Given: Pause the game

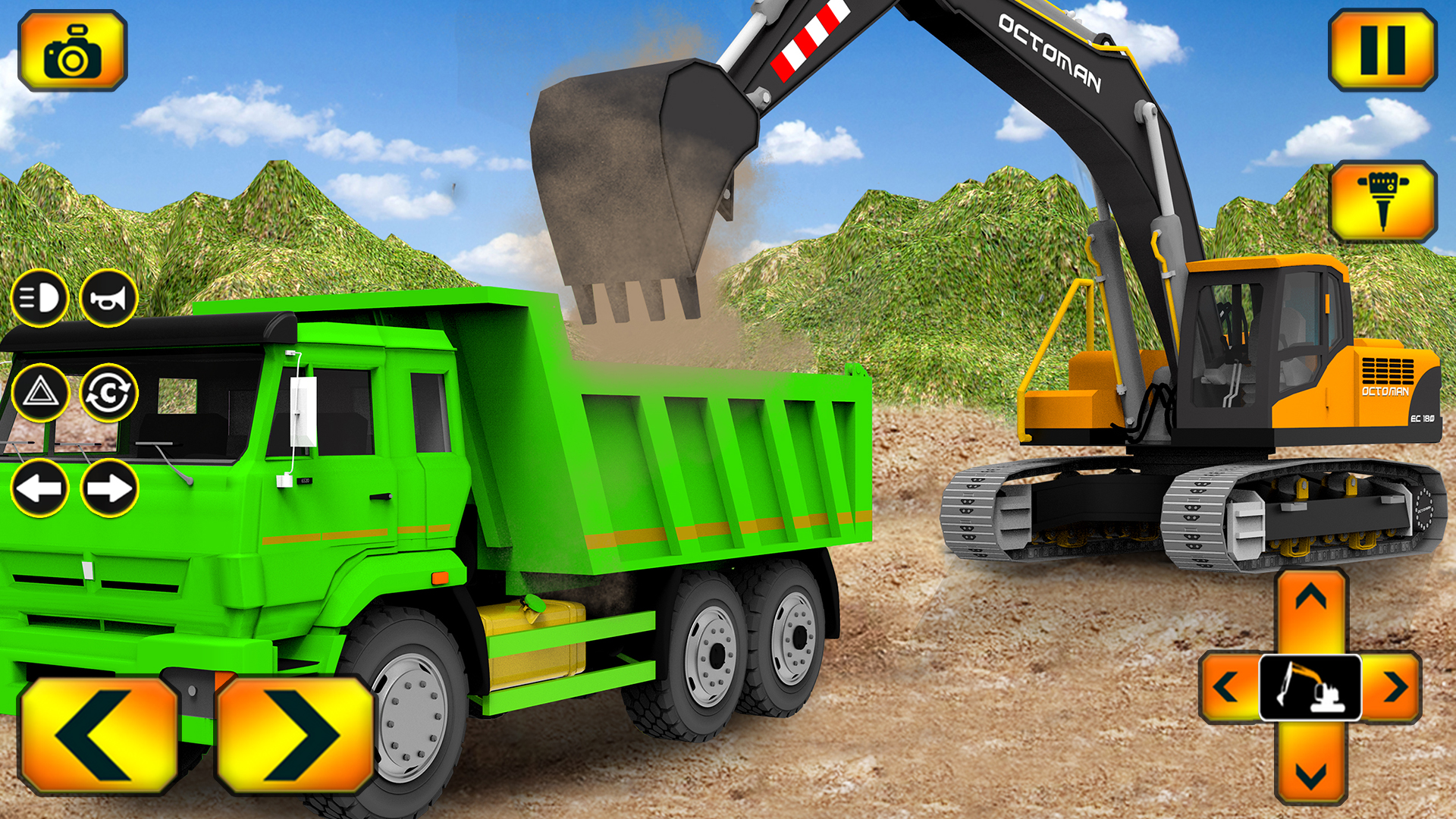Looking at the screenshot, I should [x=1382, y=48].
